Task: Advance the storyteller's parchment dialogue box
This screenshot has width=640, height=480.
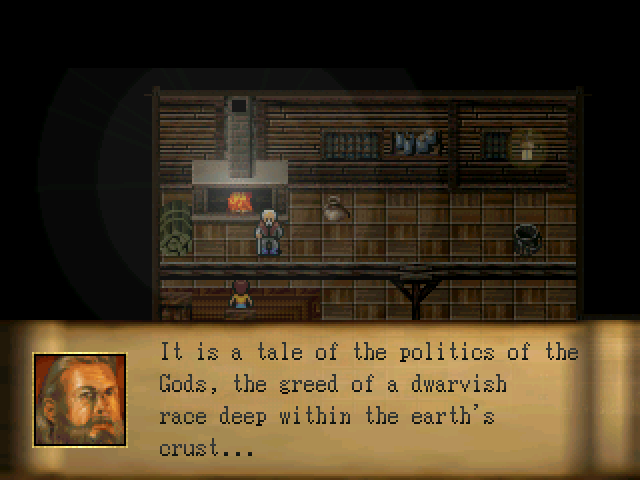Action: coord(368,400)
